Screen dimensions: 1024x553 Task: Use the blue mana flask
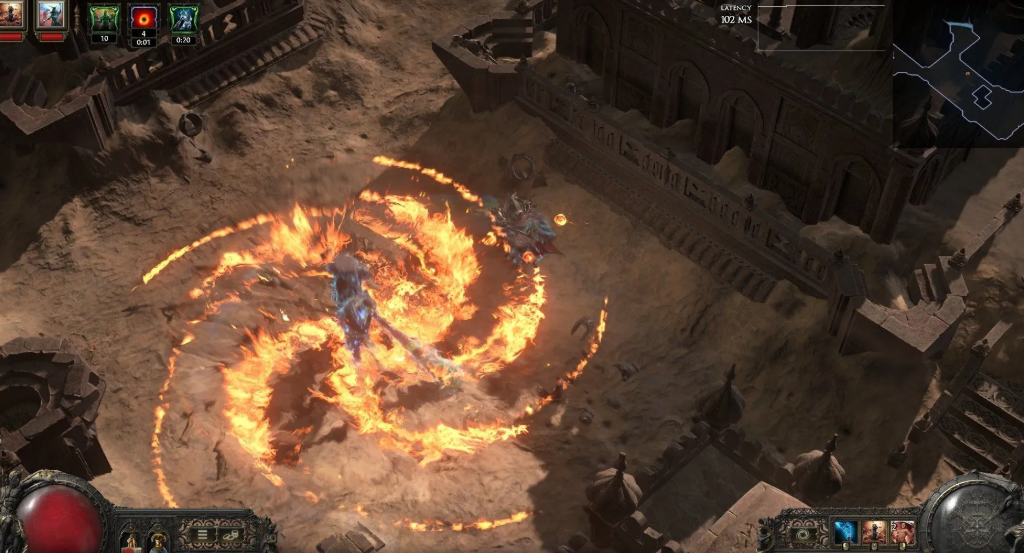[158, 541]
